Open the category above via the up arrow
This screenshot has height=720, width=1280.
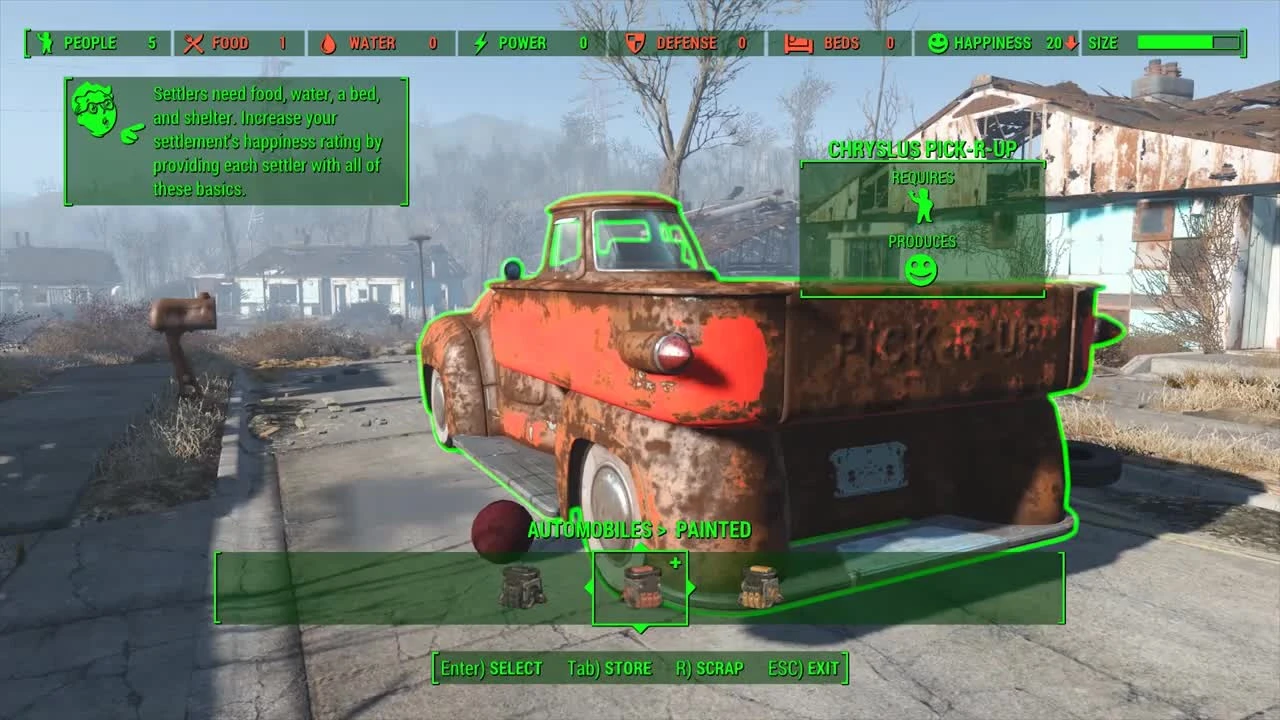pos(639,547)
